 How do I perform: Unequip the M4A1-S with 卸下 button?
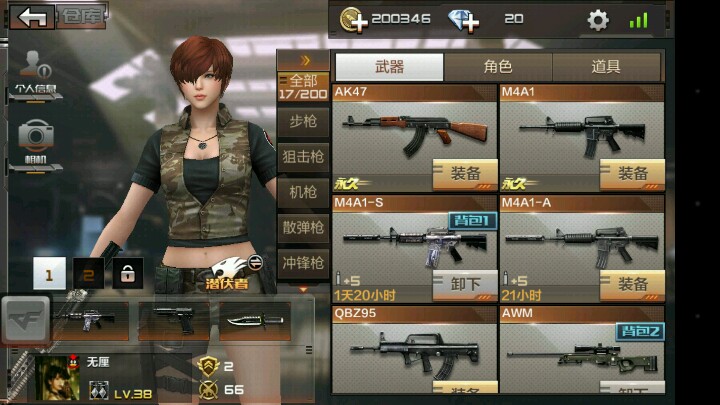(x=465, y=284)
